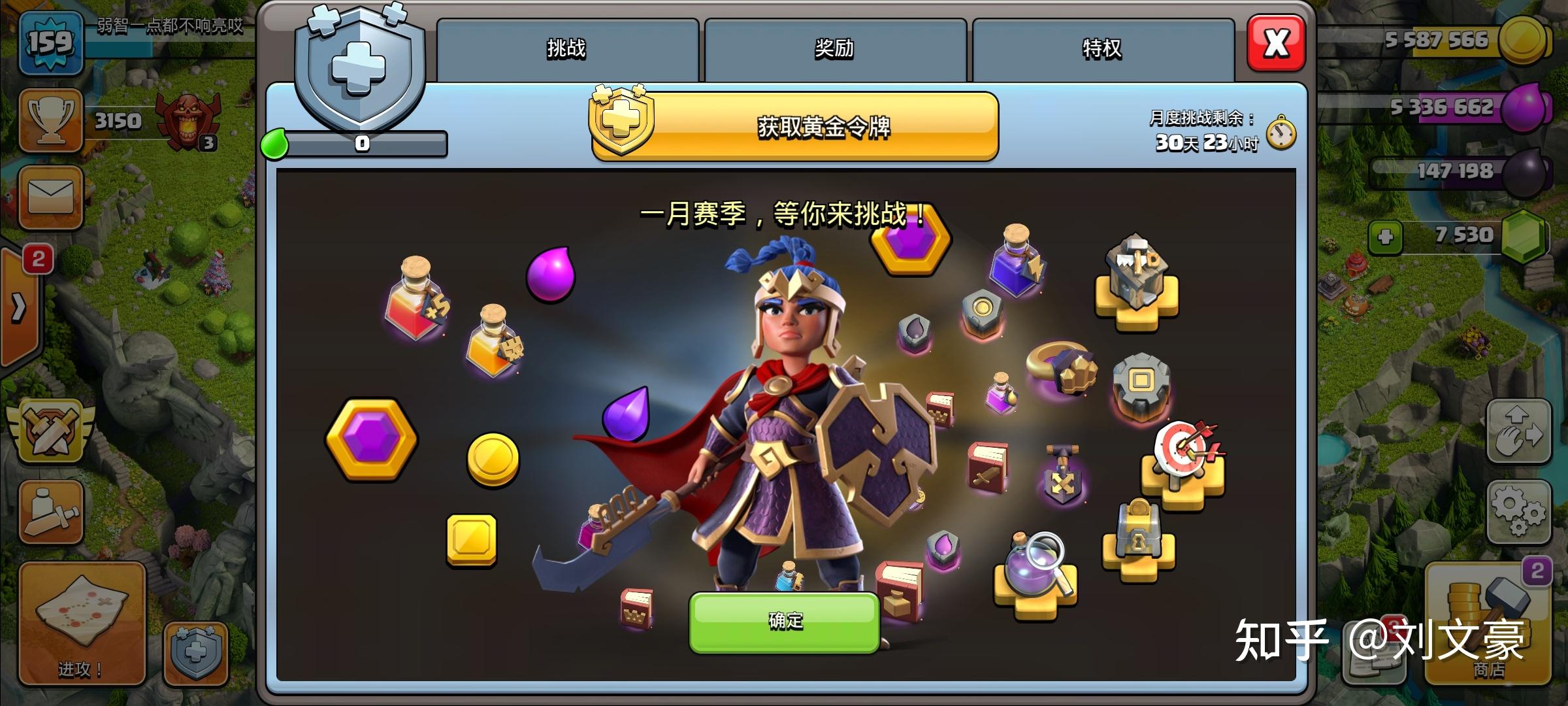The height and width of the screenshot is (706, 1568).
Task: Expand the side panel arrow tab
Action: 18,307
